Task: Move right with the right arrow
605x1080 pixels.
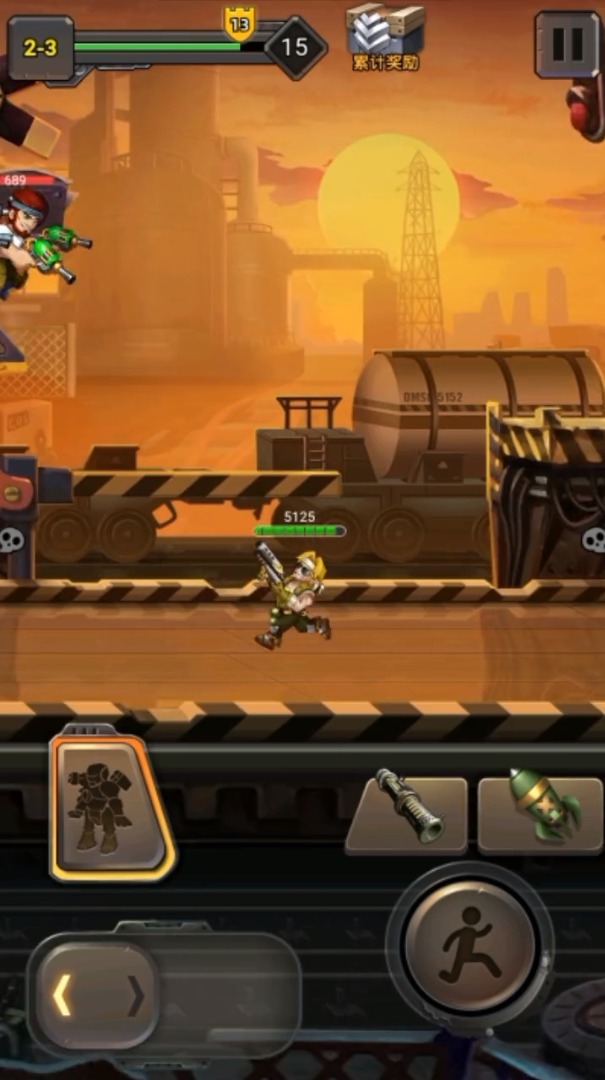Action: 137,995
